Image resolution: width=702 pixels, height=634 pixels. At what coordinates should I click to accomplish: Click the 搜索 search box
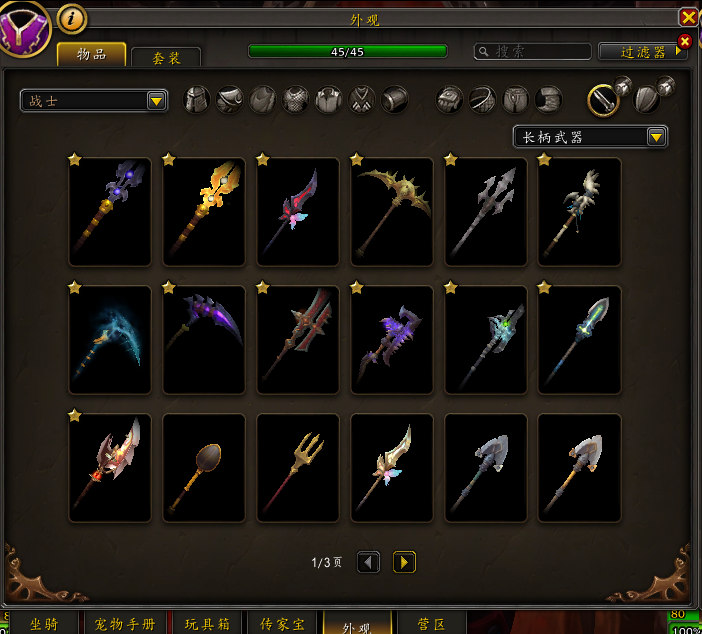point(532,51)
